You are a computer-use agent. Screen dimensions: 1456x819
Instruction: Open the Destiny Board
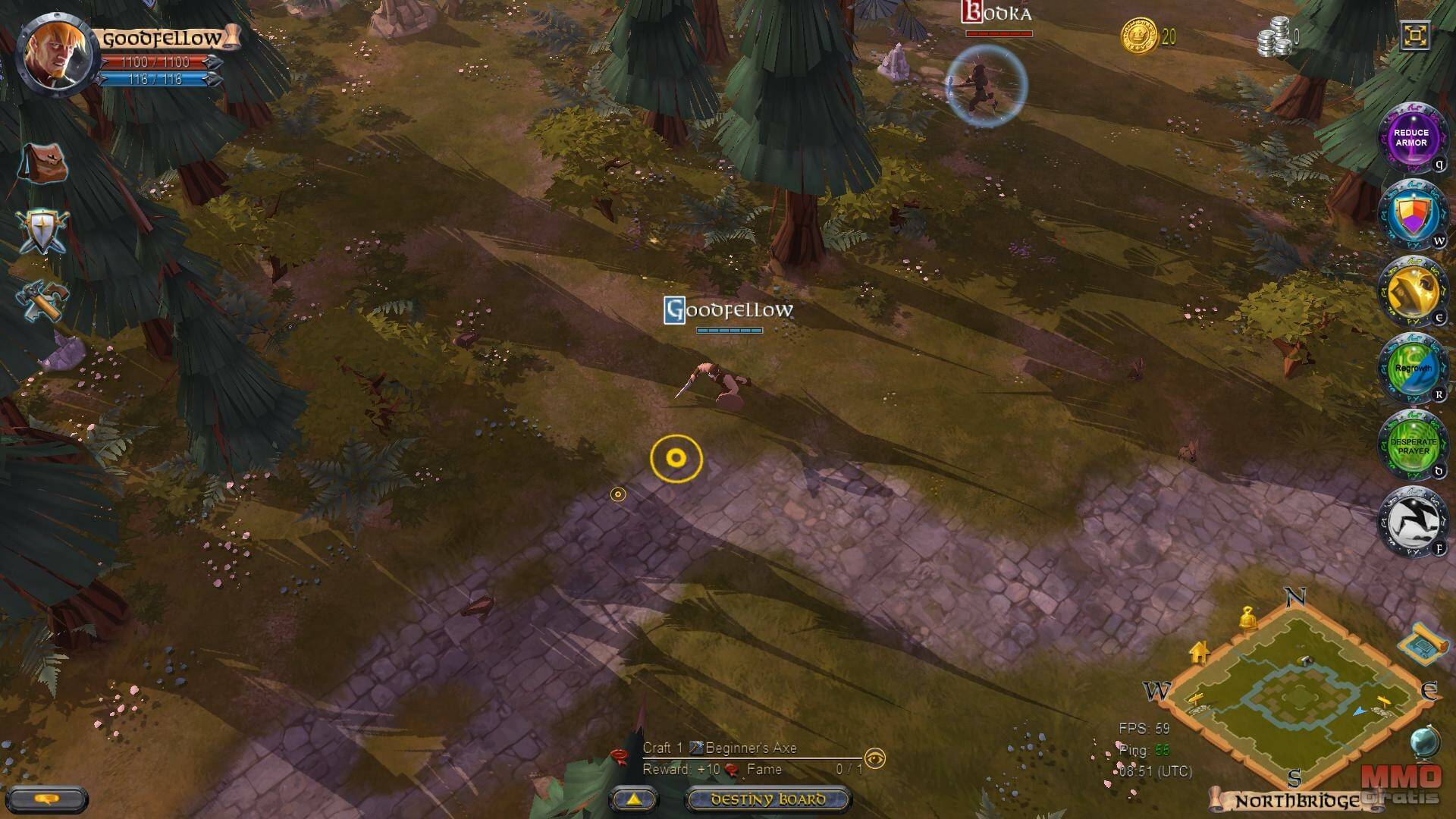(x=767, y=799)
